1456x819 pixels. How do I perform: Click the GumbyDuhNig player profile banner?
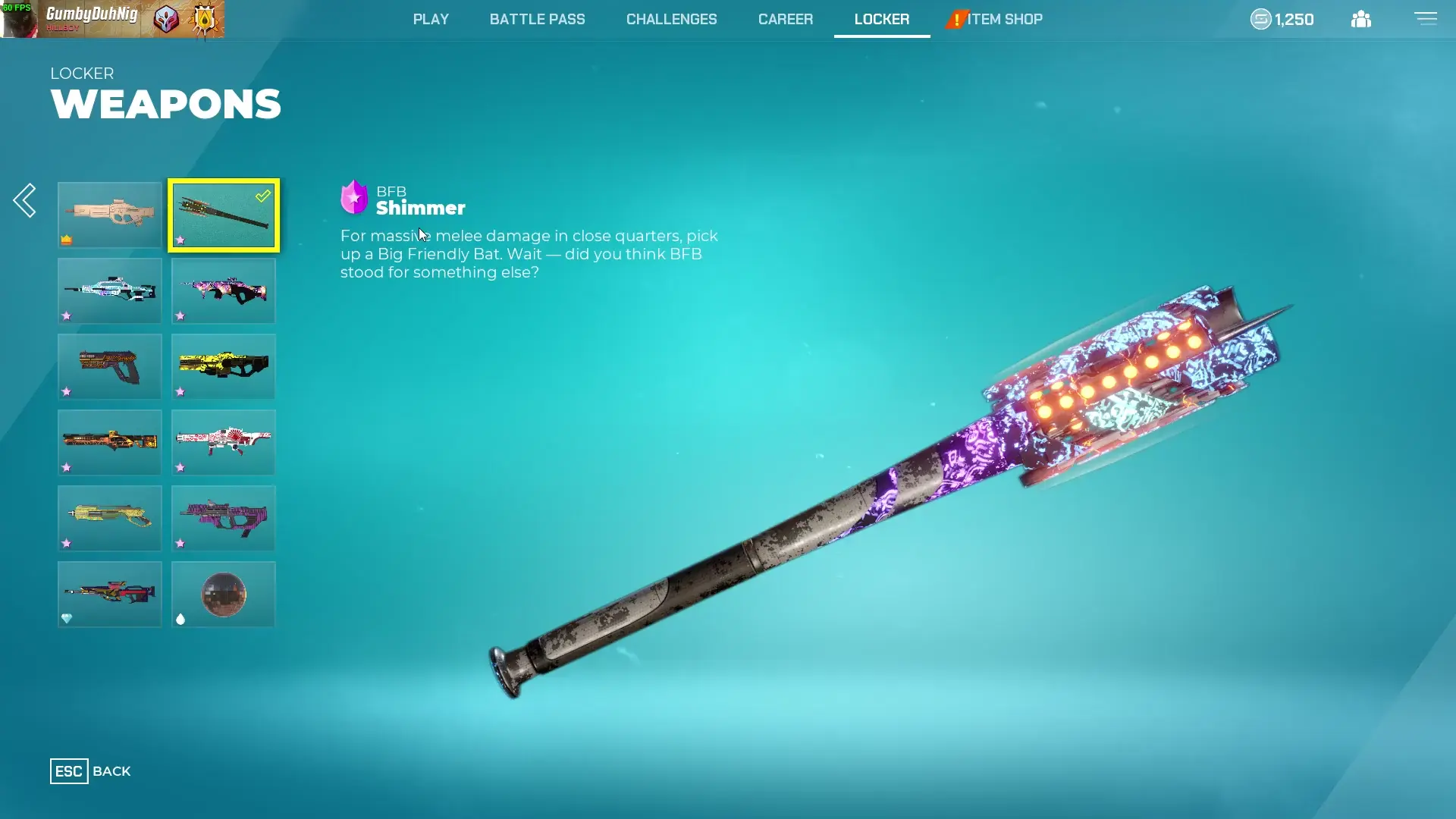[x=112, y=19]
